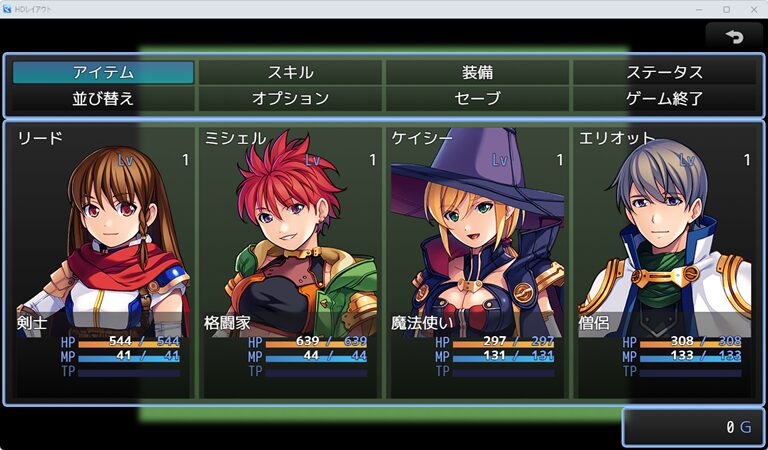Select the 並び替え (Formation) command

[103, 98]
